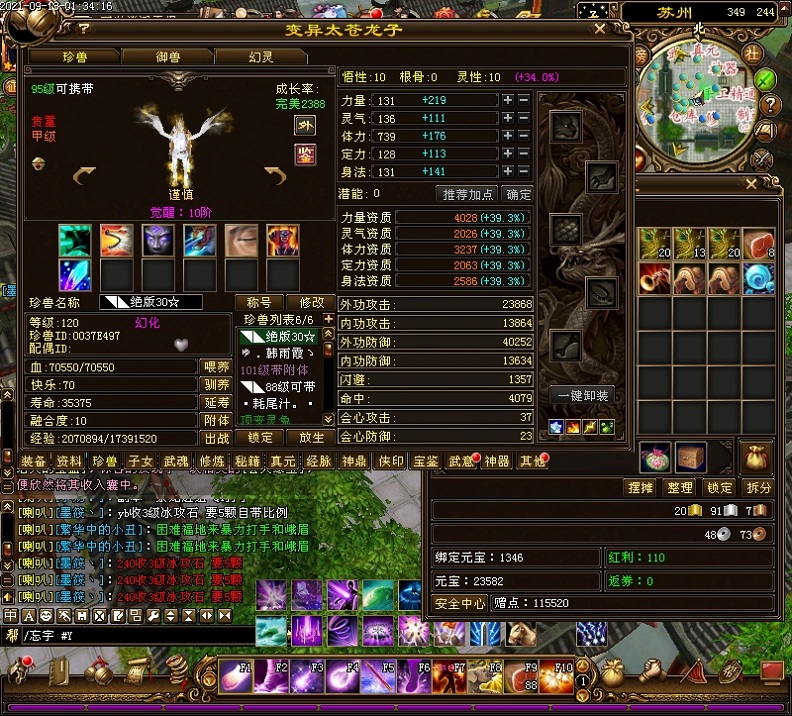Switch to the 经脉 tab
The image size is (792, 716).
318,461
